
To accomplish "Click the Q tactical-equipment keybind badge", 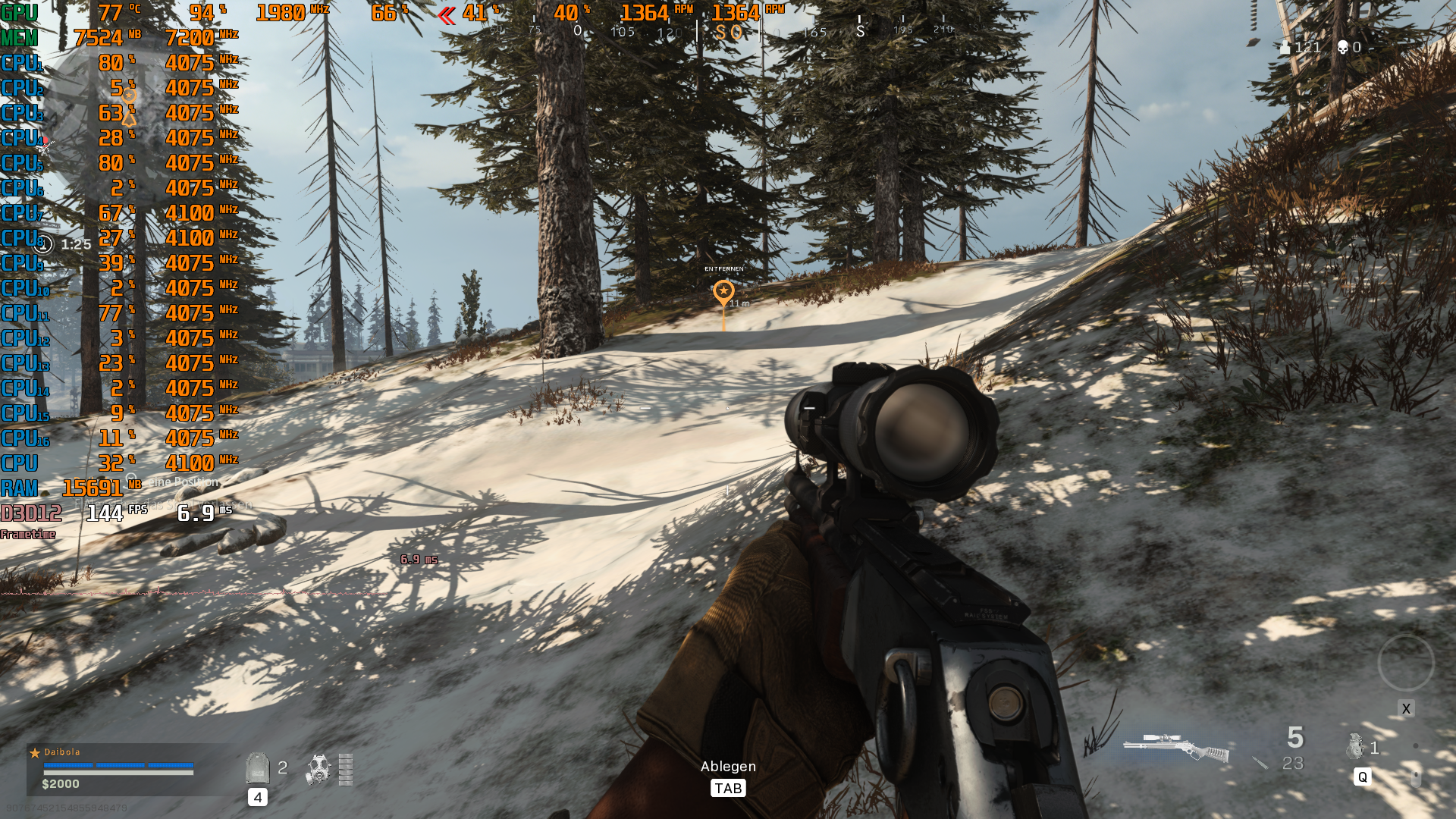I will [1364, 777].
